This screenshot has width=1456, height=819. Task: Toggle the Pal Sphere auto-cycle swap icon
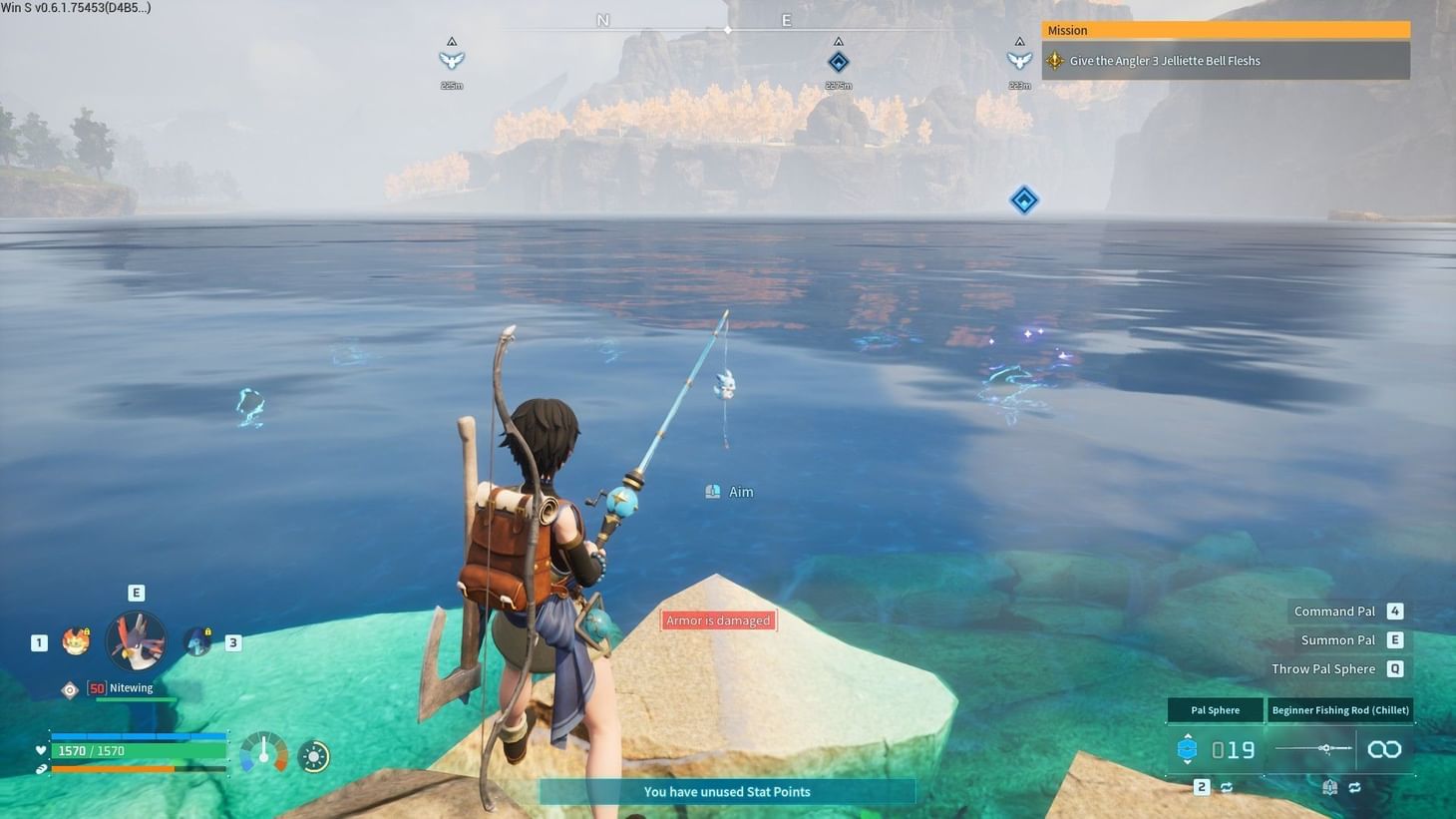coord(1228,787)
